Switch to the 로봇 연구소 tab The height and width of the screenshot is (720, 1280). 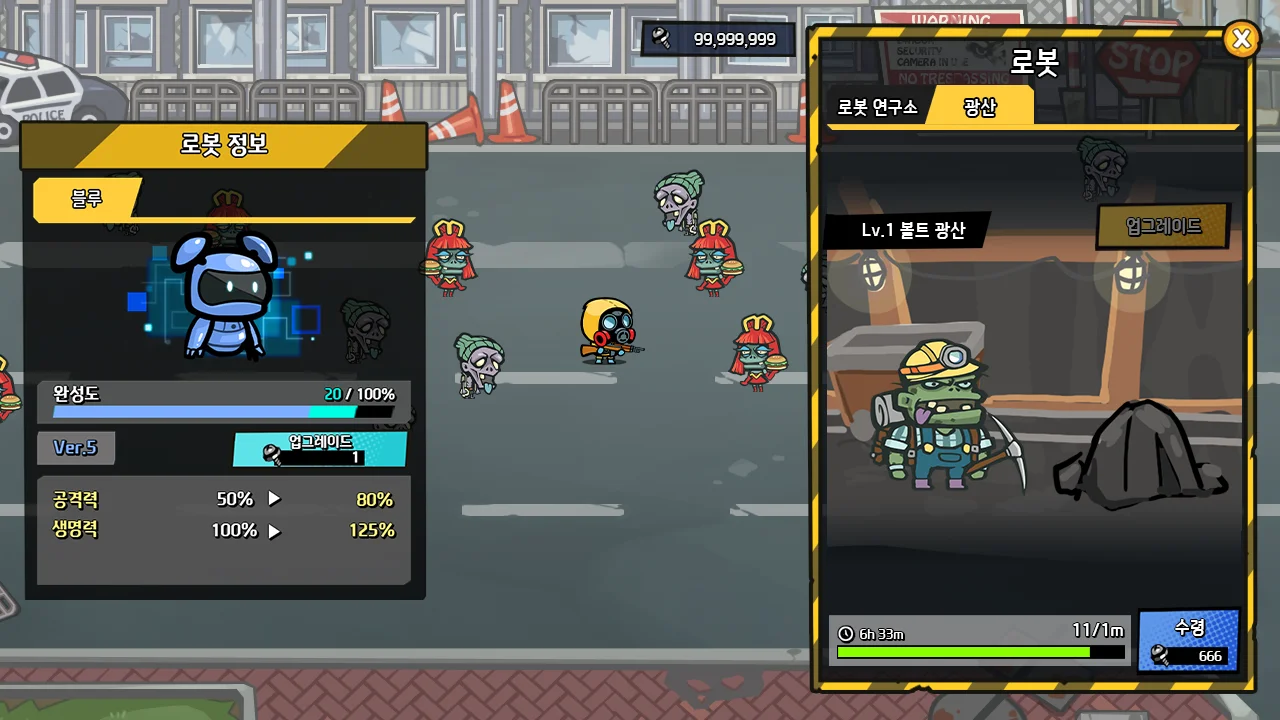tap(877, 107)
